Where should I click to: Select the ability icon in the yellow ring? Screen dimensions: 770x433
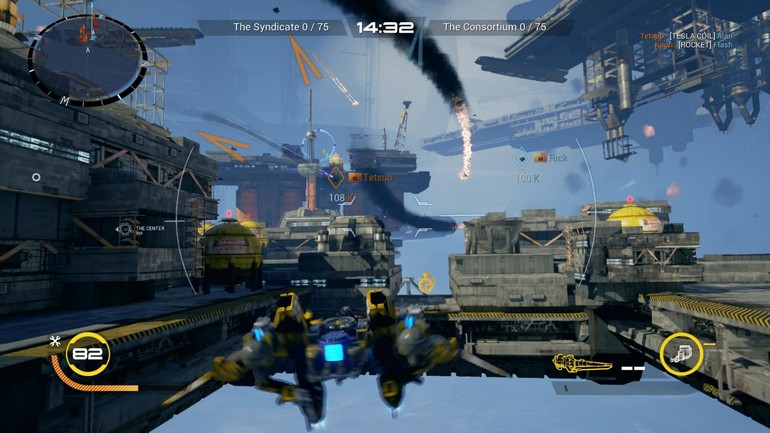[x=681, y=354]
